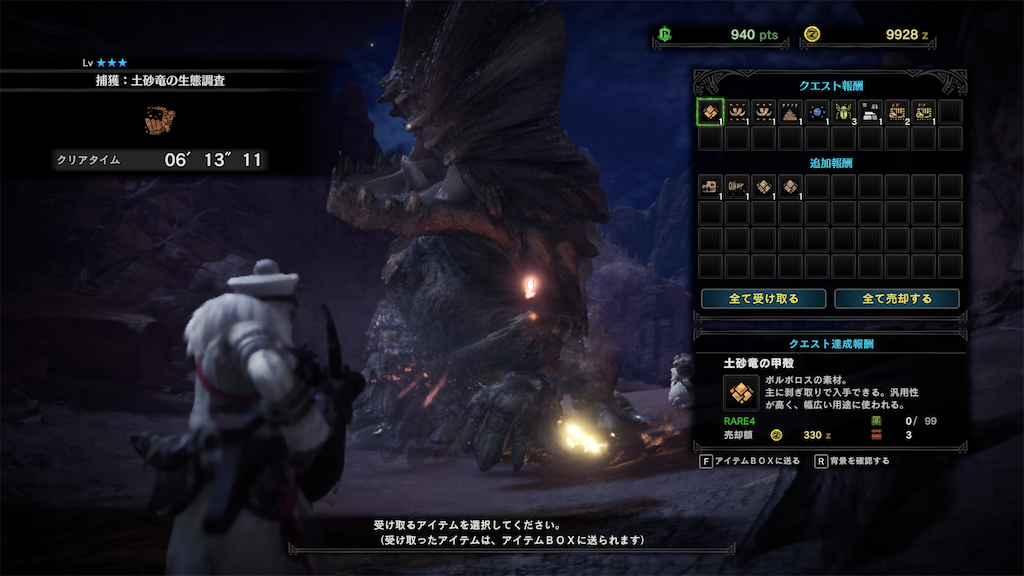Select the green-highlighted carapace reward slot
This screenshot has height=576, width=1024.
pyautogui.click(x=710, y=111)
